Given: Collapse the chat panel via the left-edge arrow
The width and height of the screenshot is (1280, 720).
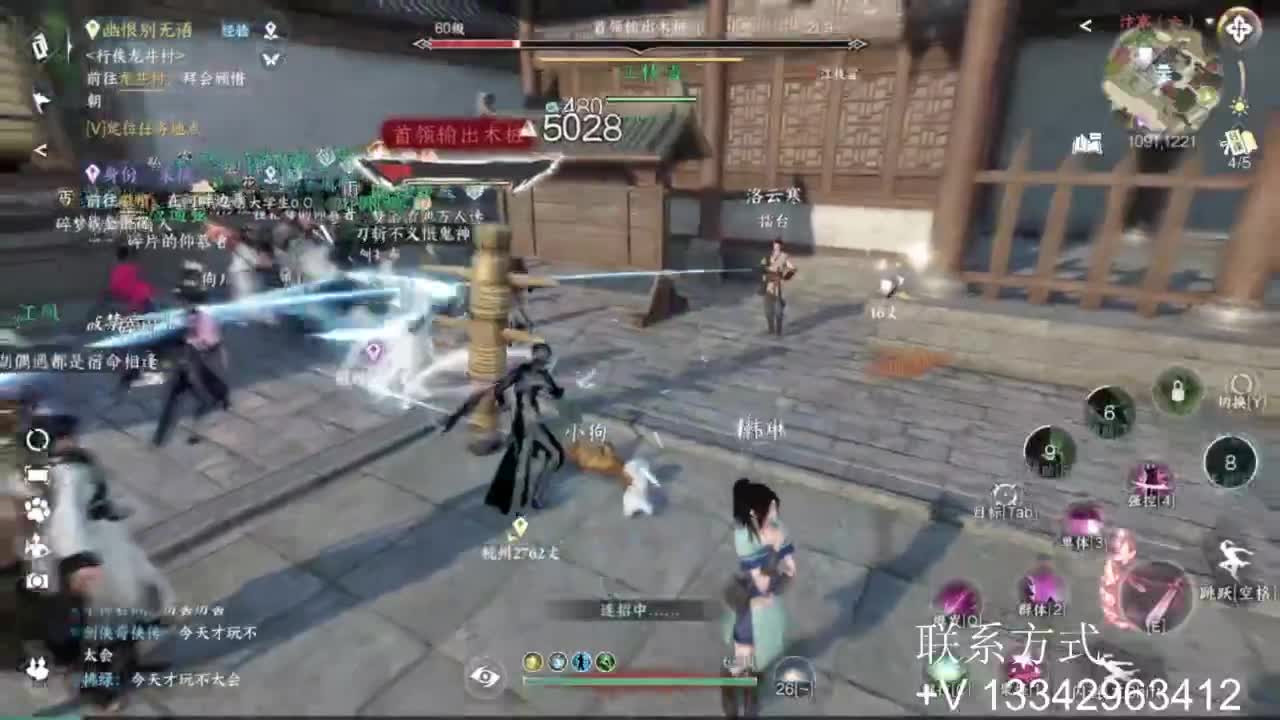Looking at the screenshot, I should point(39,150).
